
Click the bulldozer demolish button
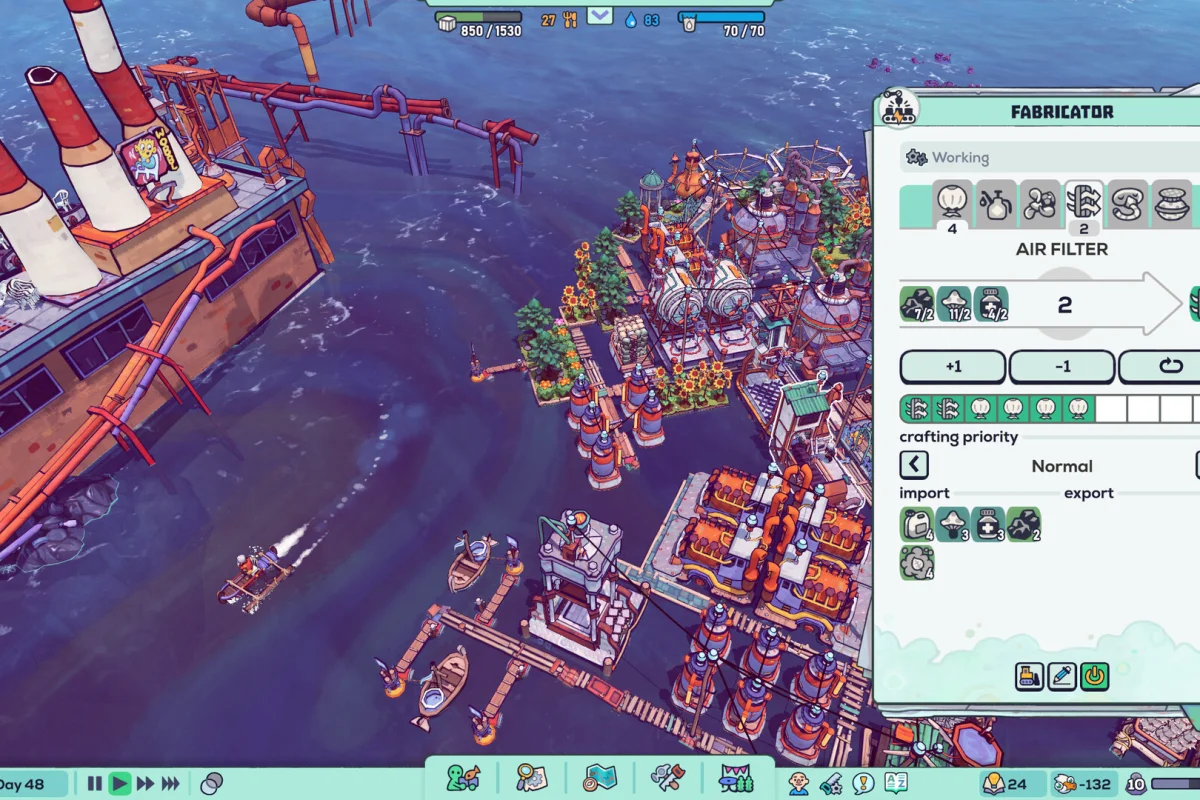[x=1029, y=677]
